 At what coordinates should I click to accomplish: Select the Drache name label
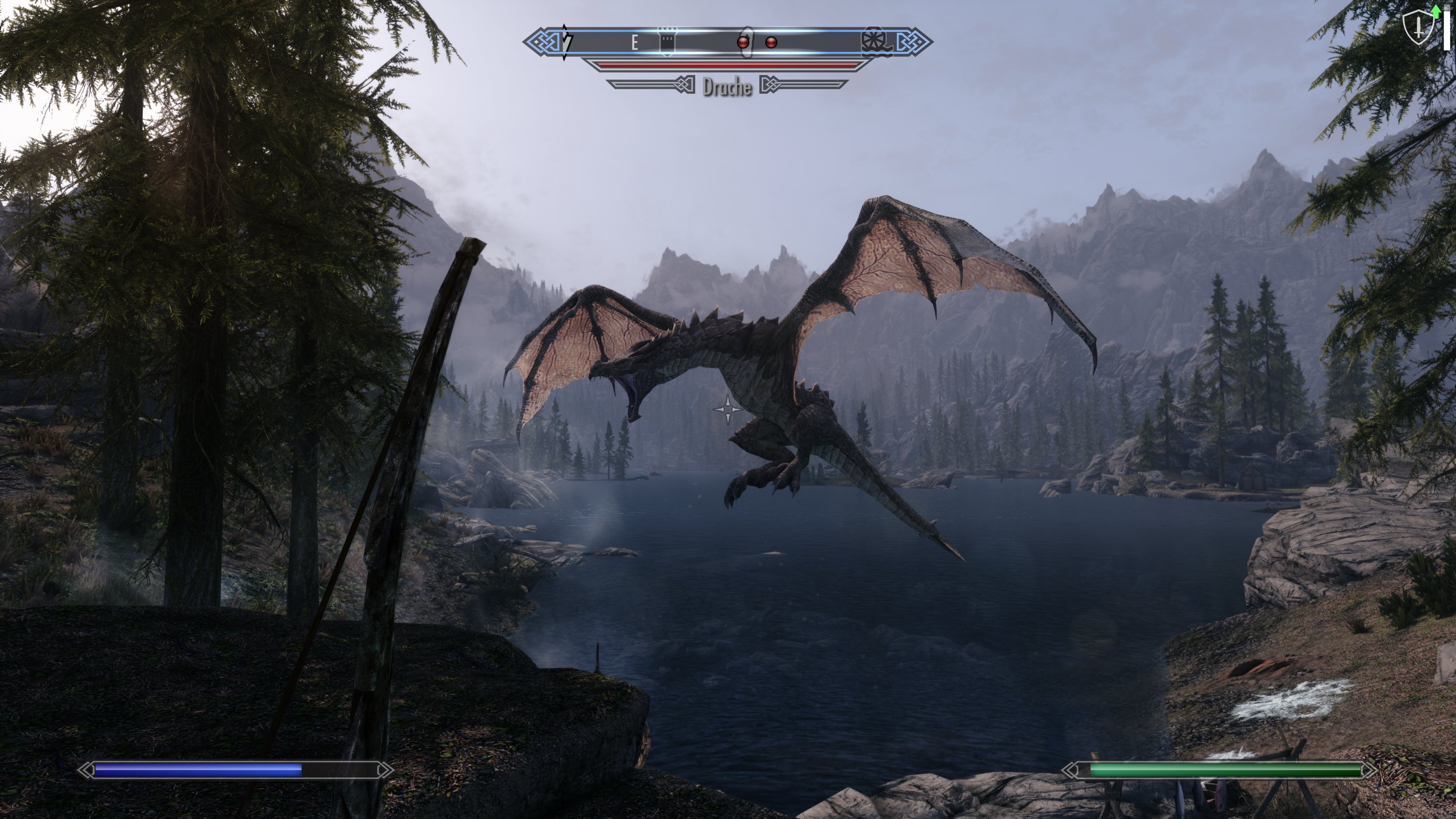pos(728,86)
